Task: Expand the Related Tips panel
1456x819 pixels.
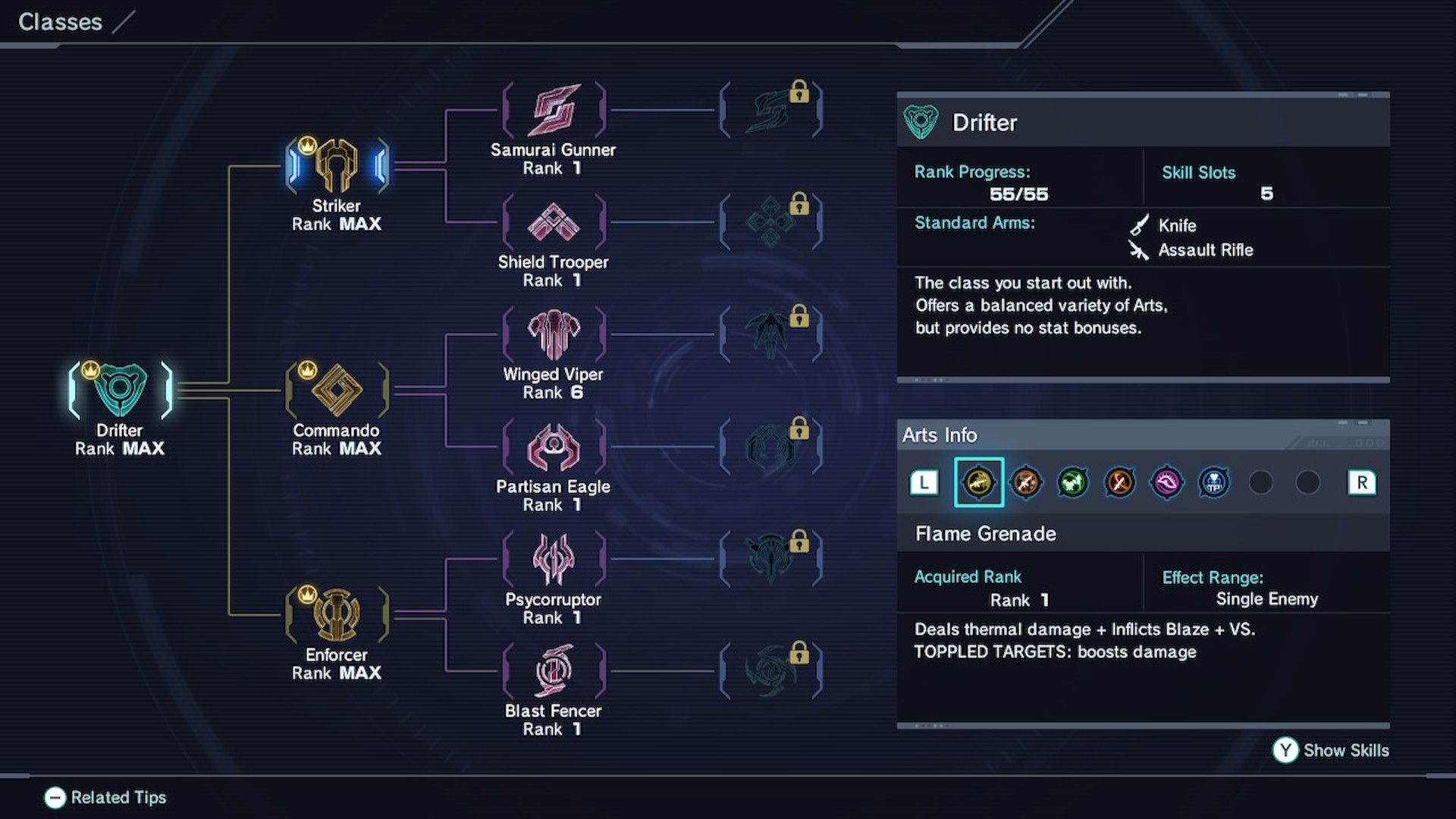Action: (x=106, y=797)
